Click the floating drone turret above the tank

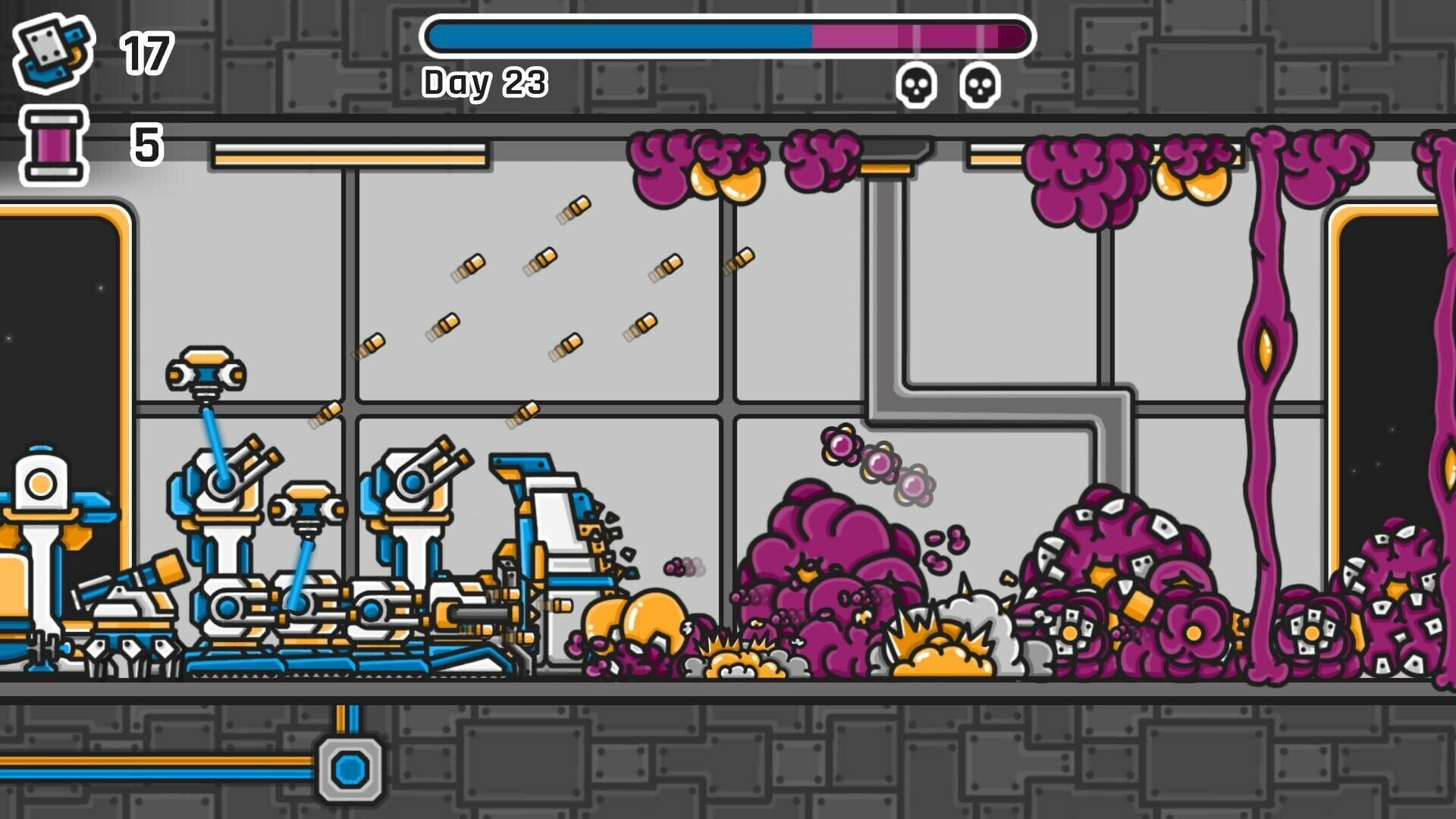[205, 372]
